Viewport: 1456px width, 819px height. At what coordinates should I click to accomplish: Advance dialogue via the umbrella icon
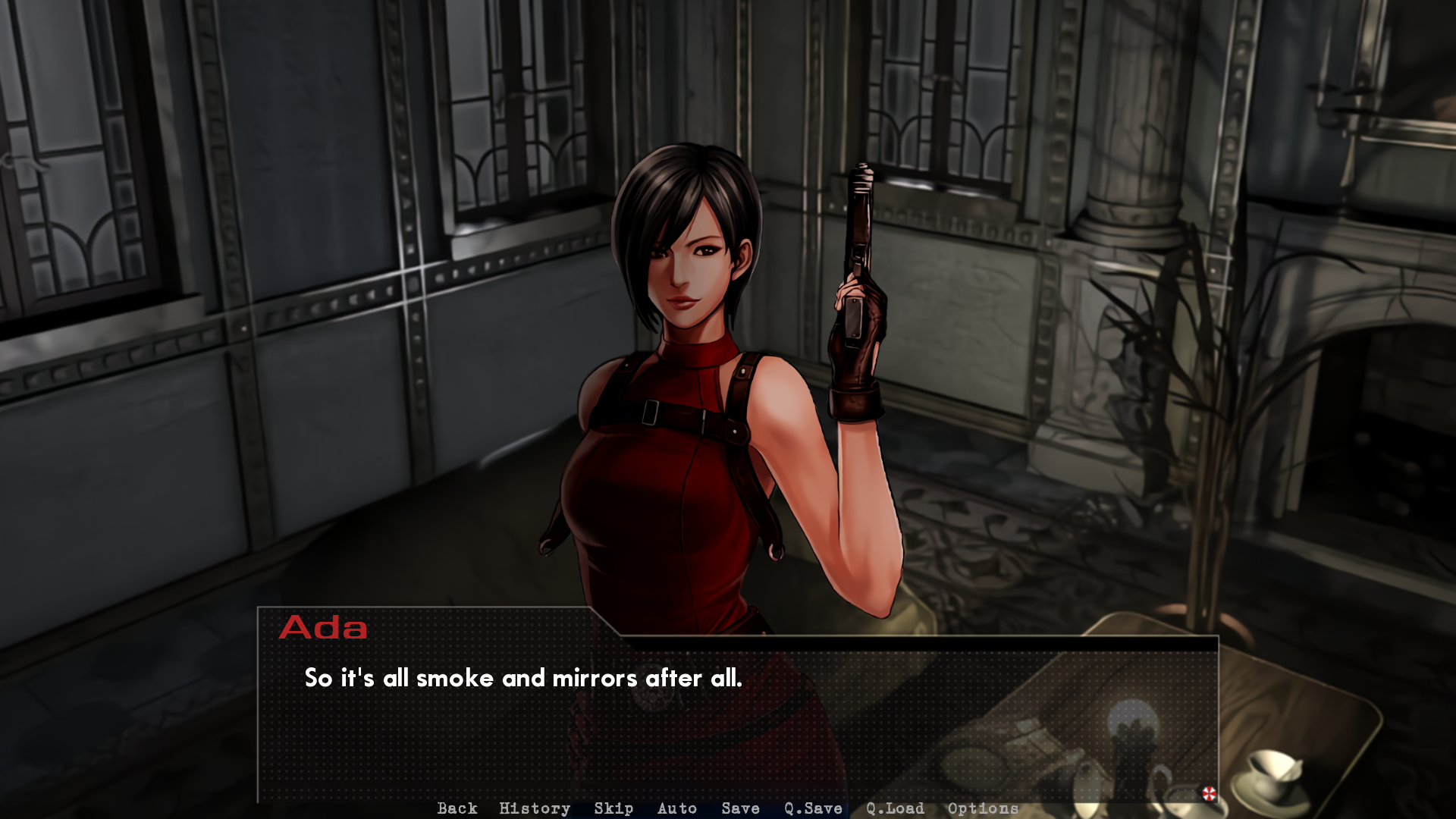pyautogui.click(x=1209, y=793)
